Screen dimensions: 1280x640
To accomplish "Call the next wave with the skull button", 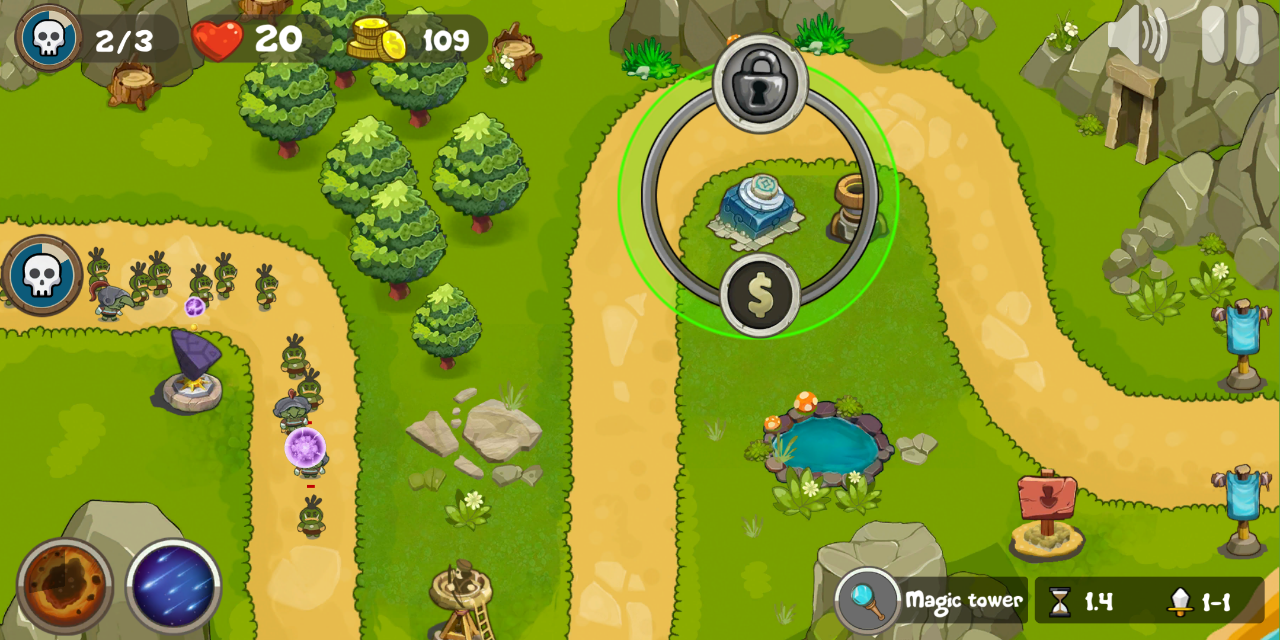I will tap(42, 275).
